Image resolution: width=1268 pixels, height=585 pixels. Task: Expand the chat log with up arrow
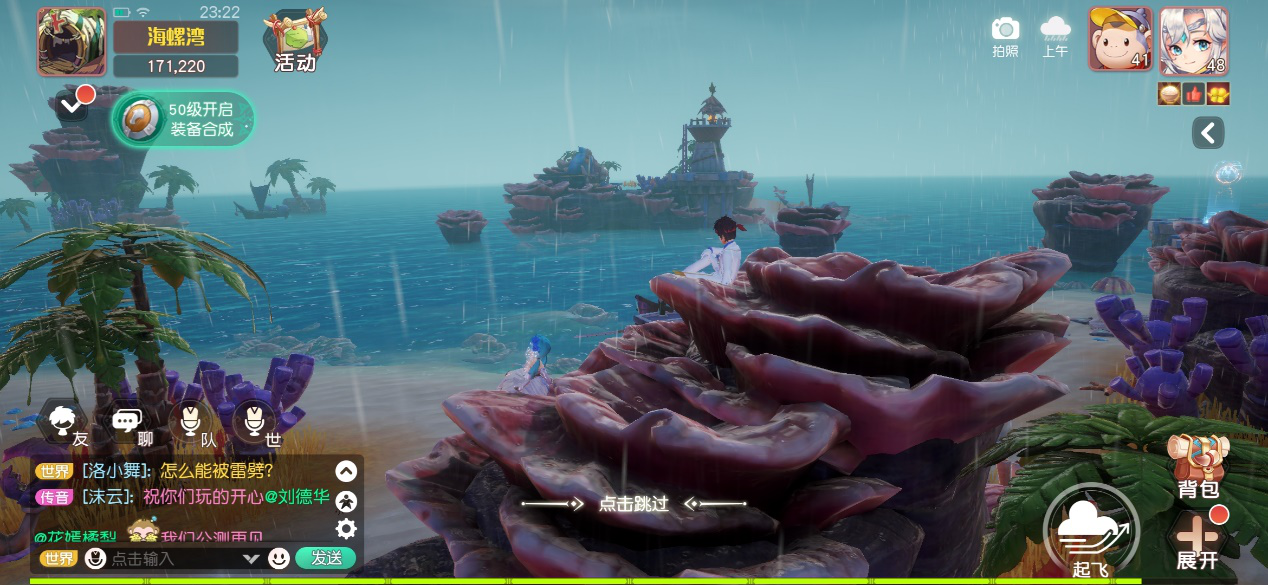346,471
